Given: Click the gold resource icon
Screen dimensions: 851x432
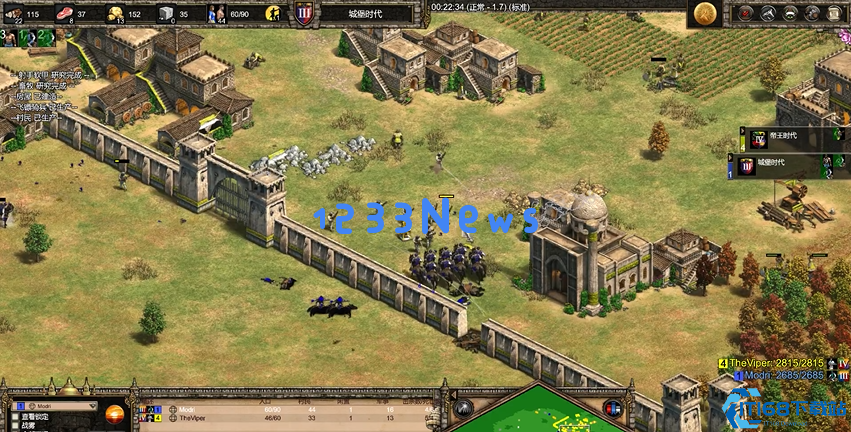Looking at the screenshot, I should point(115,13).
